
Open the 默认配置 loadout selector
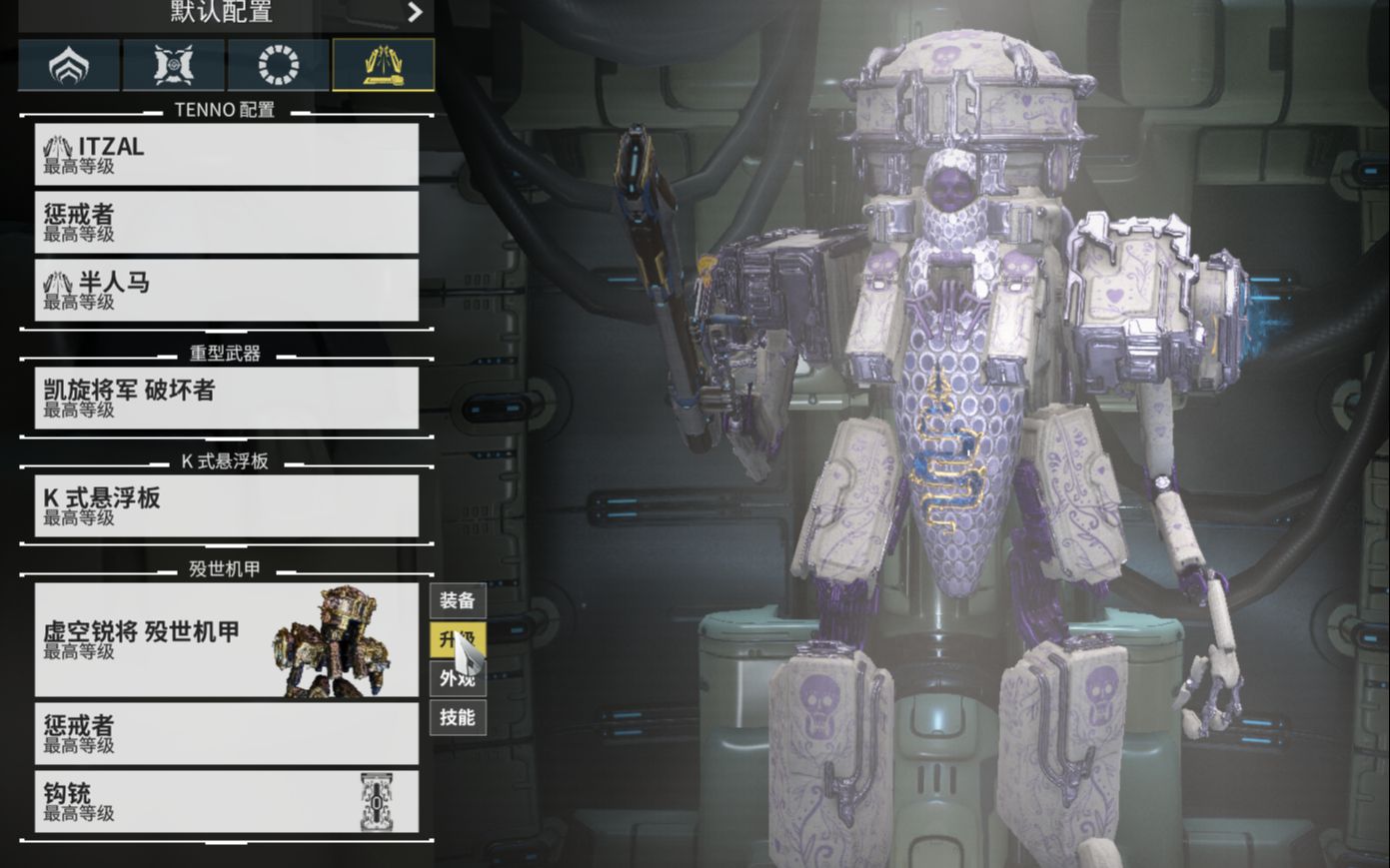click(x=226, y=12)
